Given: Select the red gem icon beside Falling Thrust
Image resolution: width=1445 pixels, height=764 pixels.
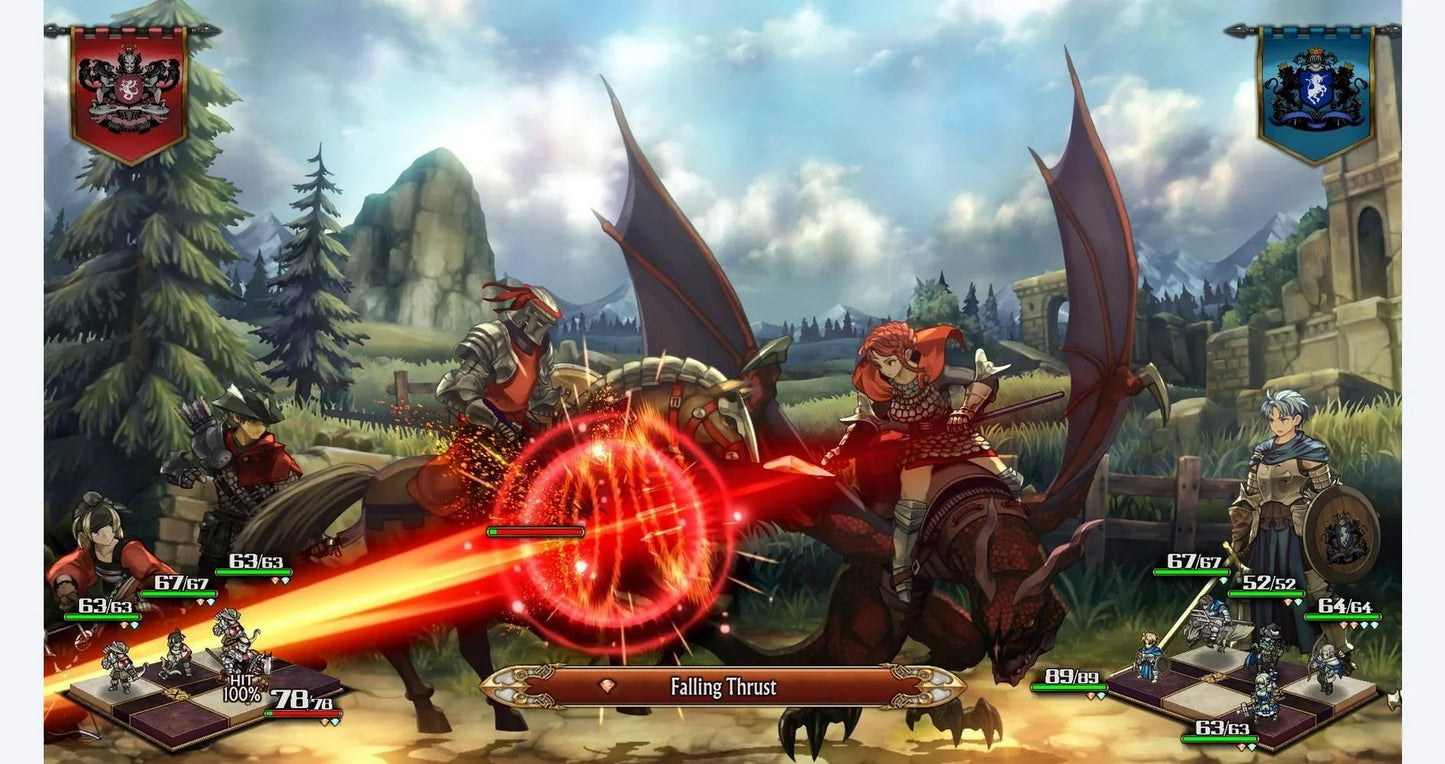Looking at the screenshot, I should [x=608, y=685].
